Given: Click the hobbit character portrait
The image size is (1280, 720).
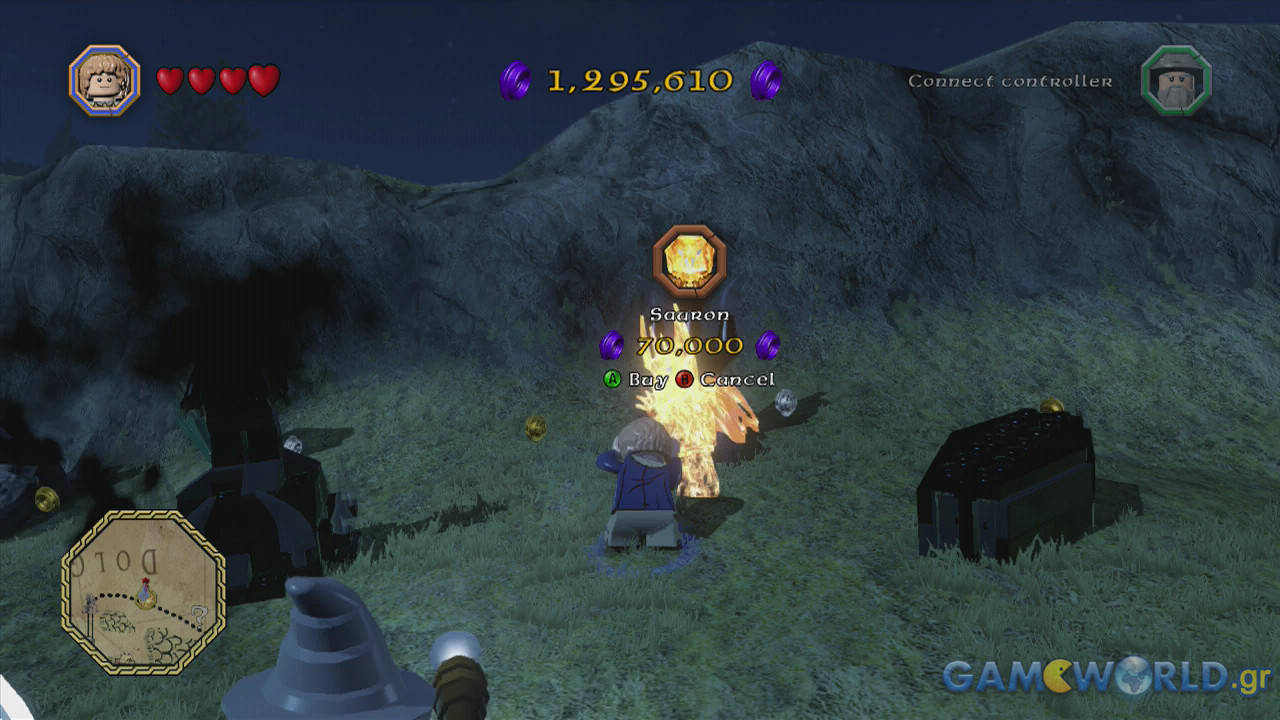Looking at the screenshot, I should click(x=104, y=80).
